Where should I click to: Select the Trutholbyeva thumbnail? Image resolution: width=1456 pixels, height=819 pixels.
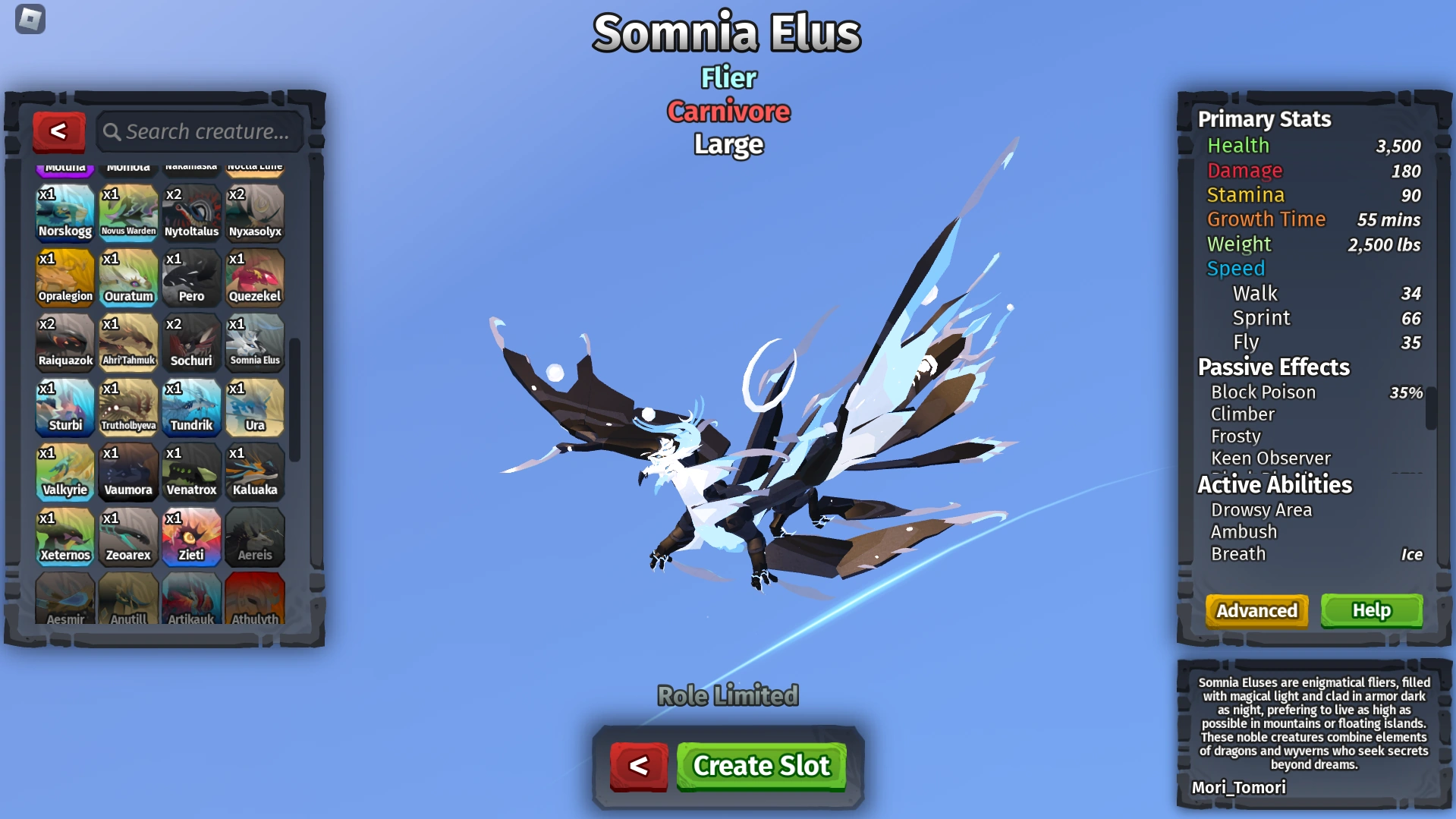[128, 408]
